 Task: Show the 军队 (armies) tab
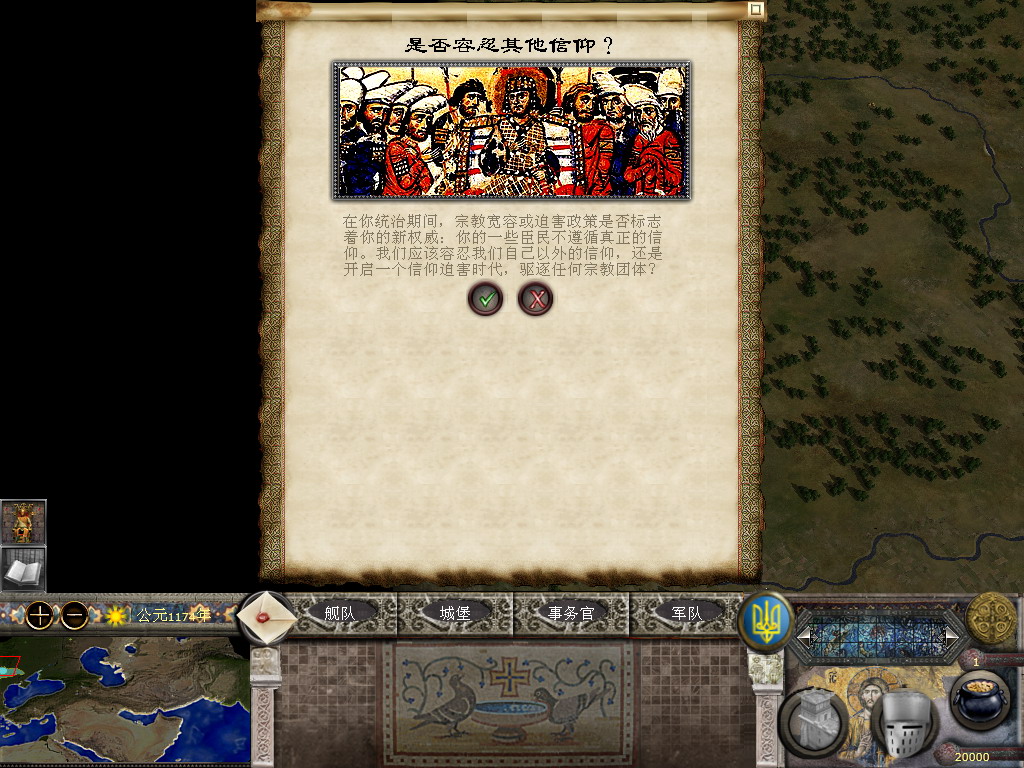click(x=686, y=613)
